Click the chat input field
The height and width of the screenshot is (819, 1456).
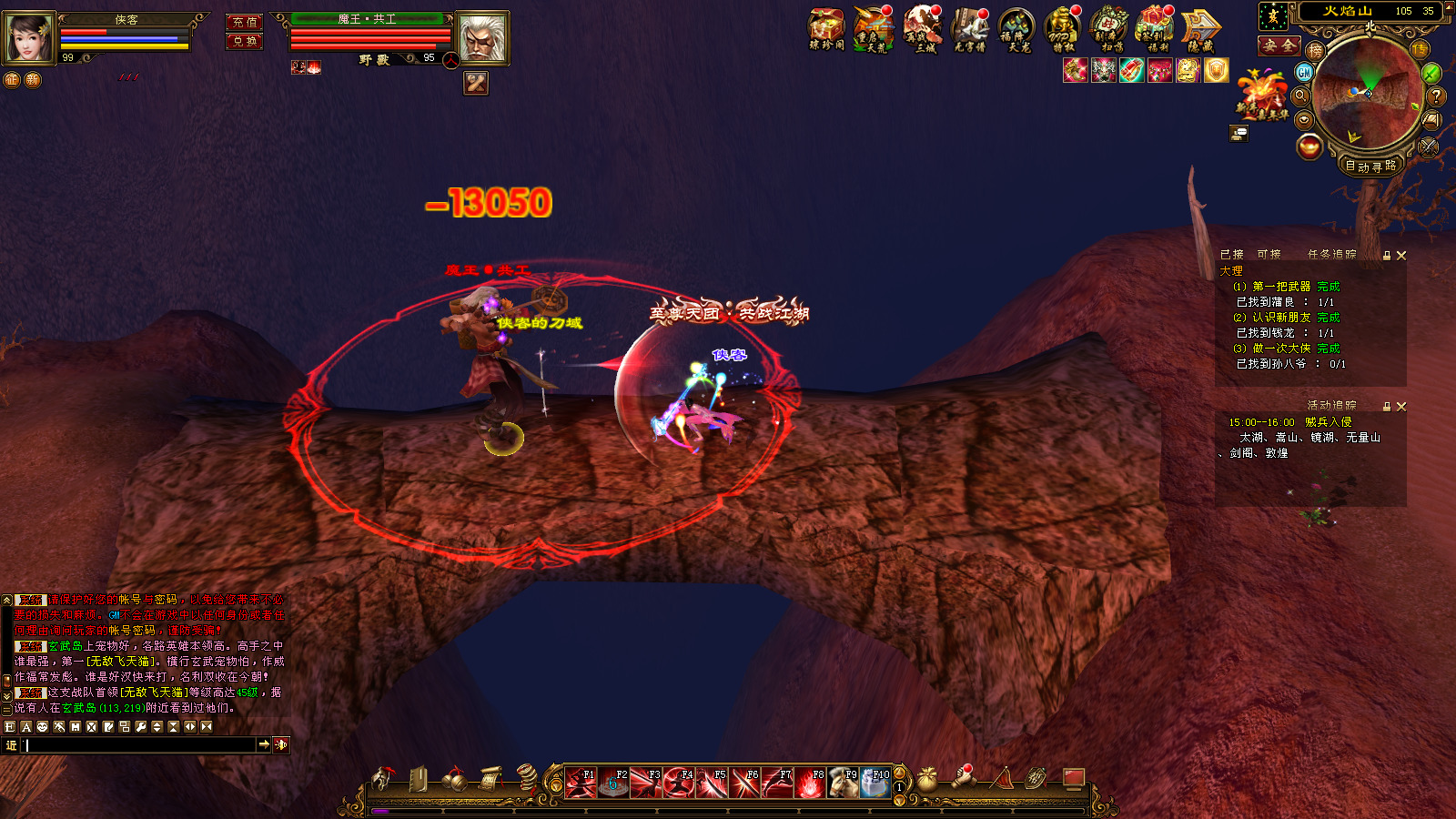pos(141,745)
